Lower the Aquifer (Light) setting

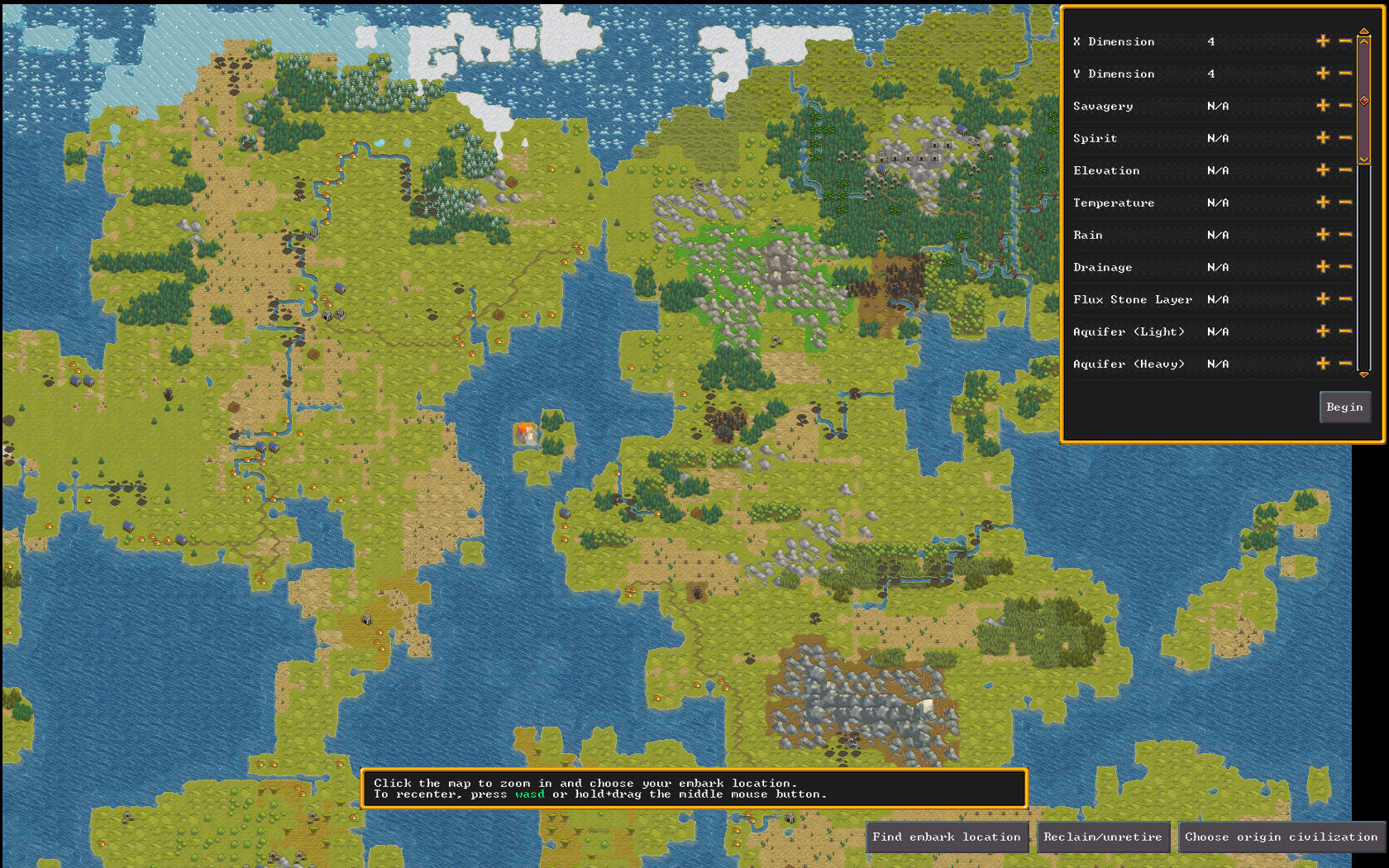point(1345,331)
